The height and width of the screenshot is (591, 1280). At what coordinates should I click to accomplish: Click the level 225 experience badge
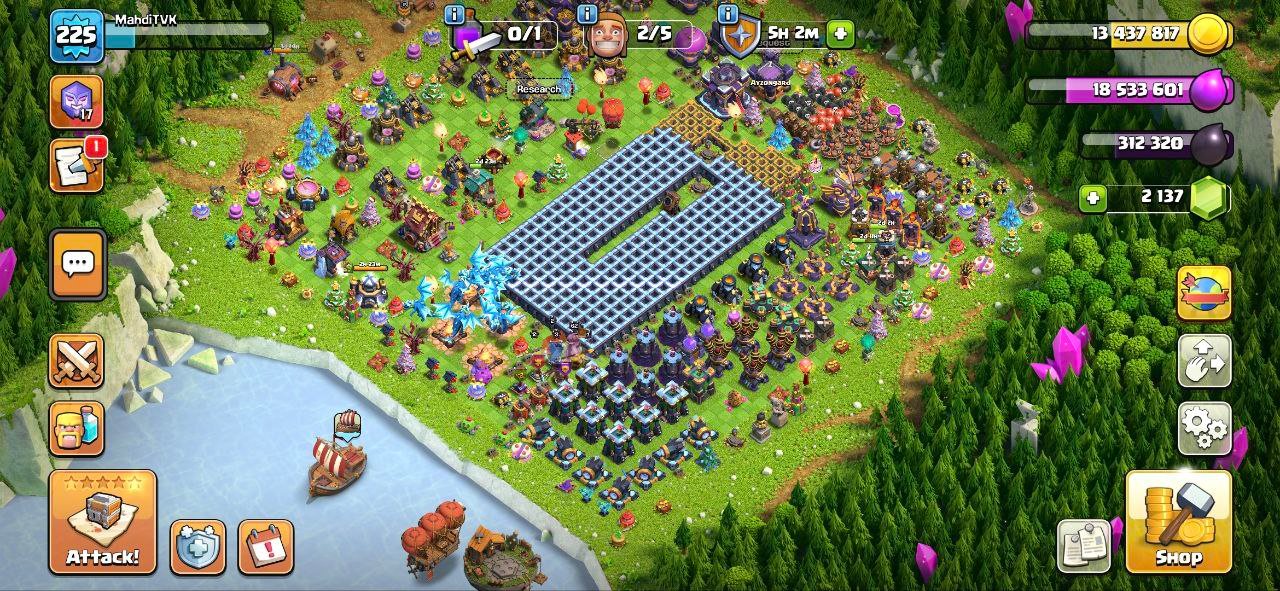tap(77, 37)
